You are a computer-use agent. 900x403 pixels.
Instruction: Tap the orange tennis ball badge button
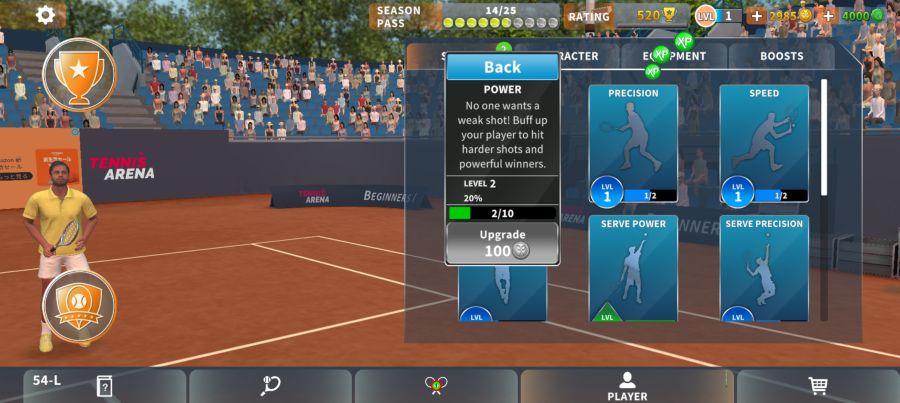pyautogui.click(x=79, y=305)
